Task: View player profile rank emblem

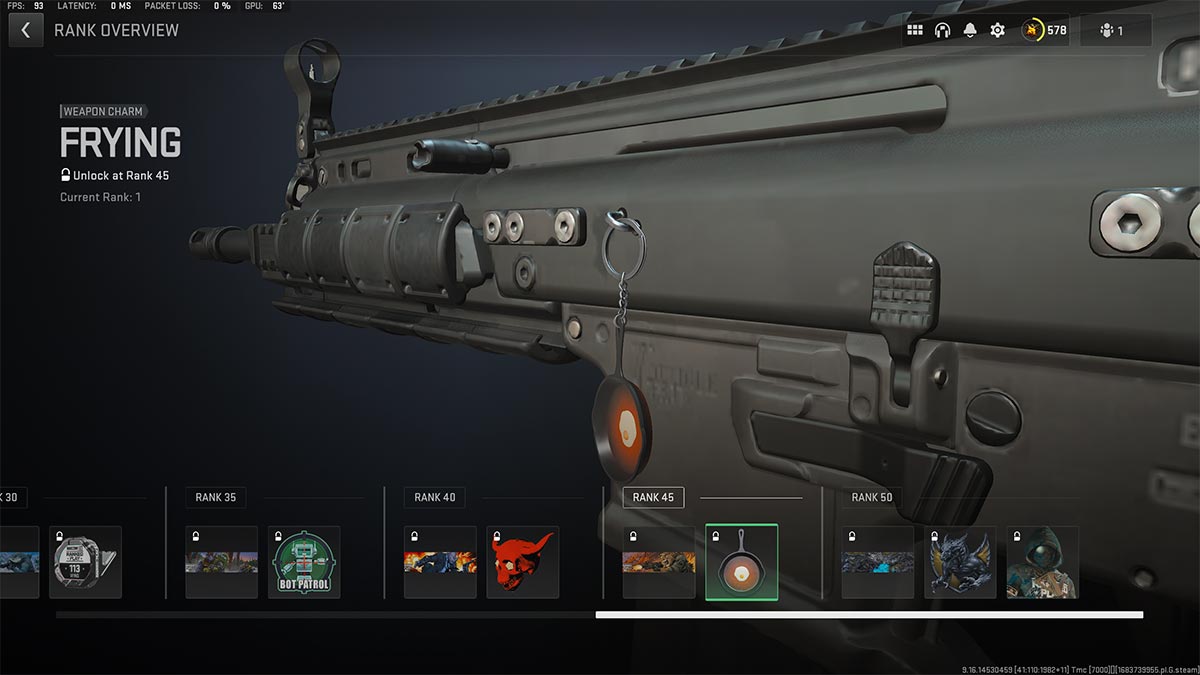Action: coord(1033,30)
